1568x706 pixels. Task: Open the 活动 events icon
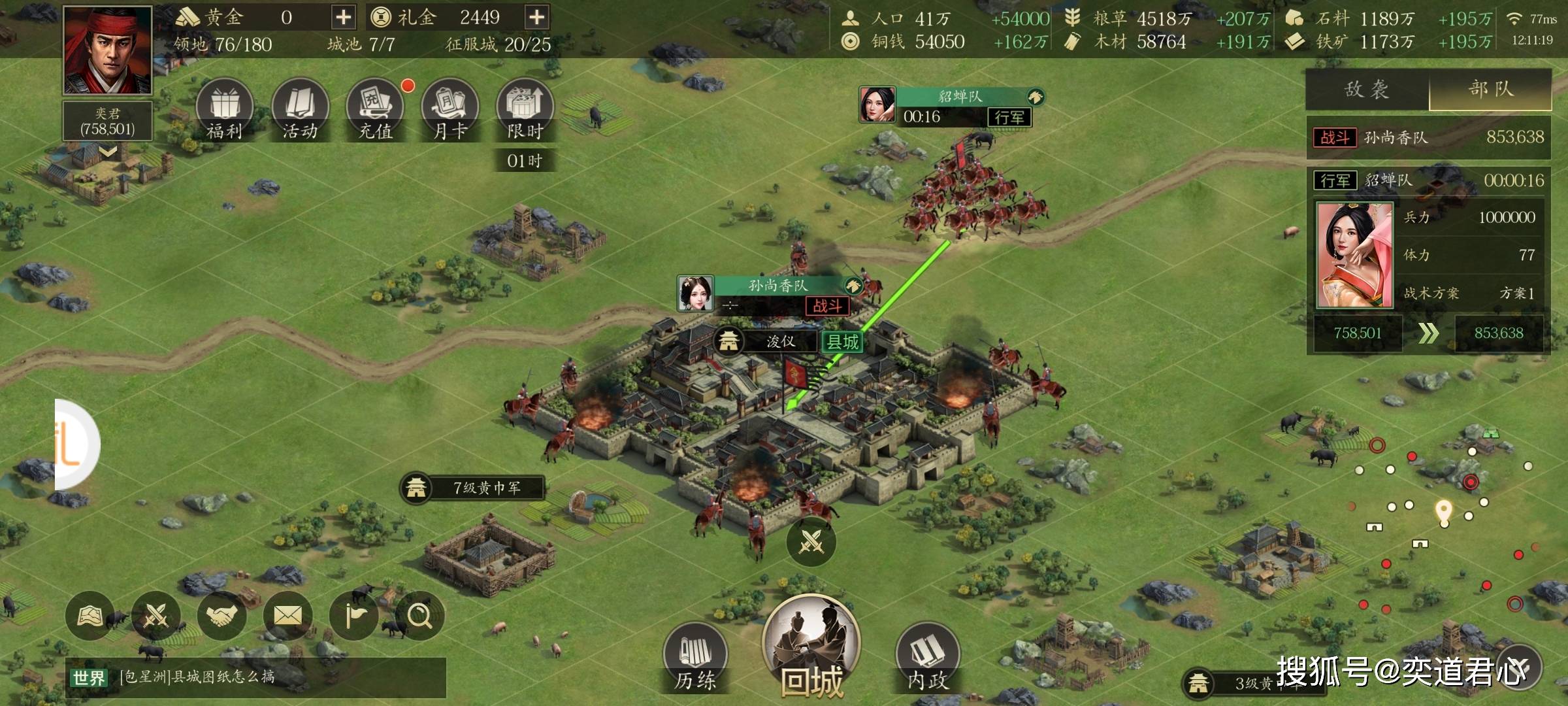click(299, 109)
